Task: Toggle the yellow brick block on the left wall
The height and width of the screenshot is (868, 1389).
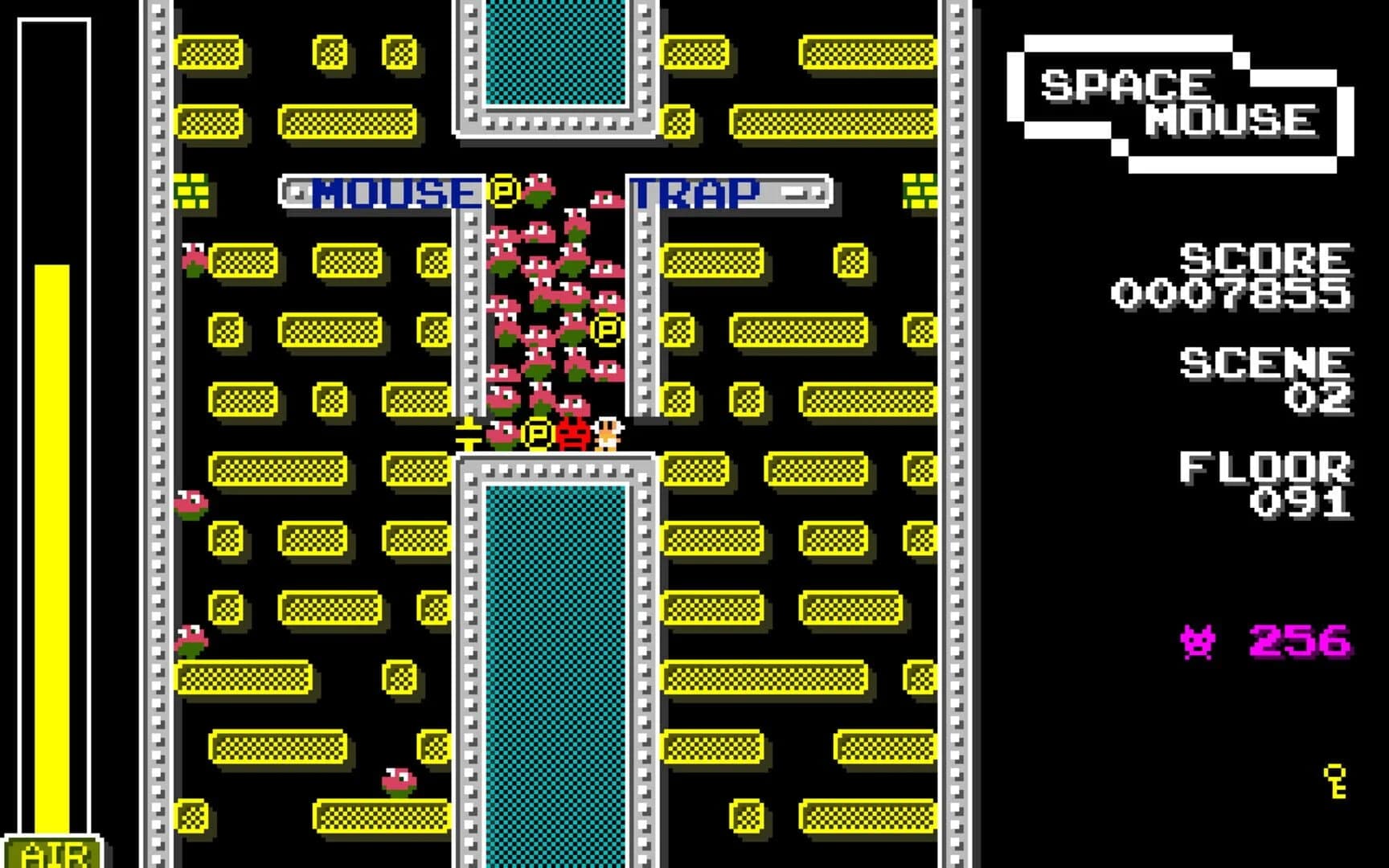Action: (x=192, y=192)
